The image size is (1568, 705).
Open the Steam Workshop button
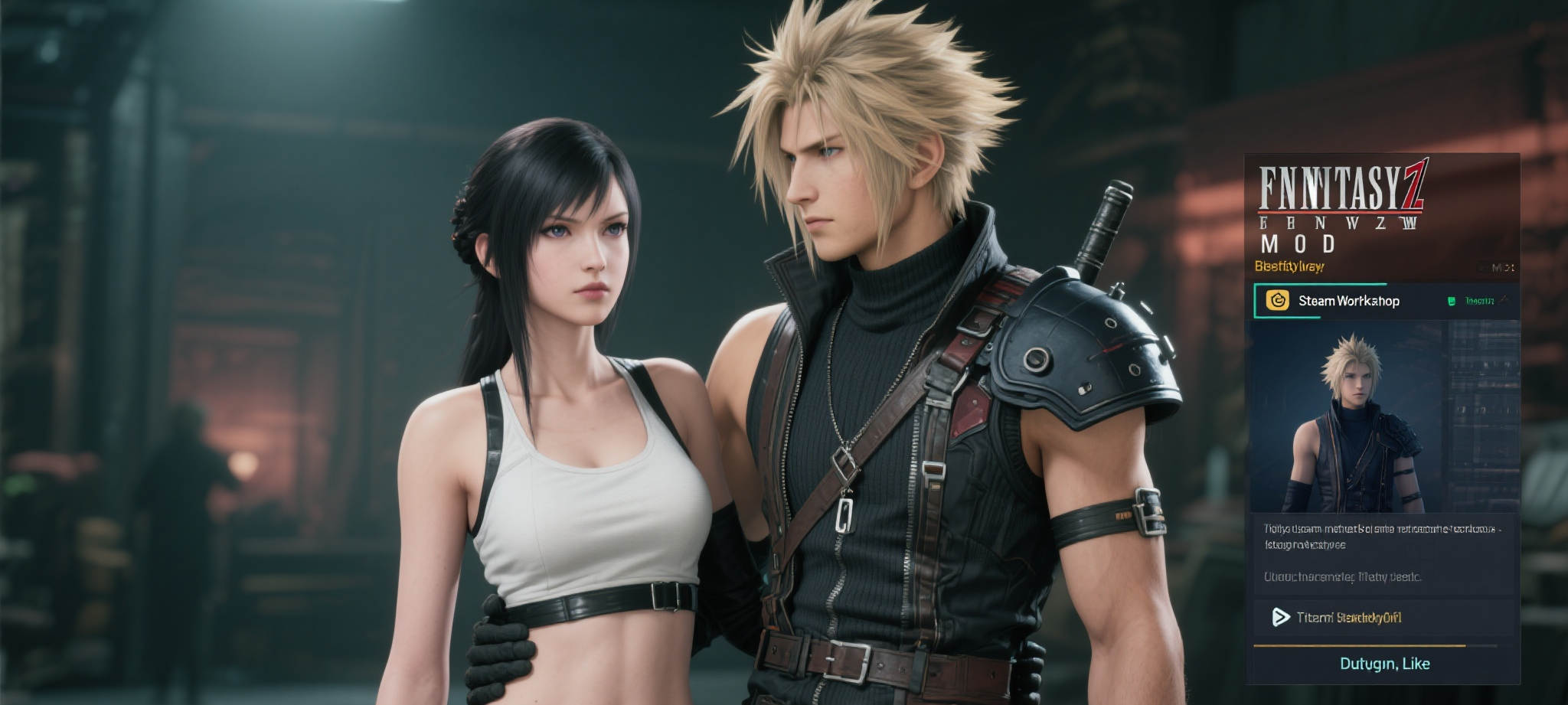(1348, 301)
